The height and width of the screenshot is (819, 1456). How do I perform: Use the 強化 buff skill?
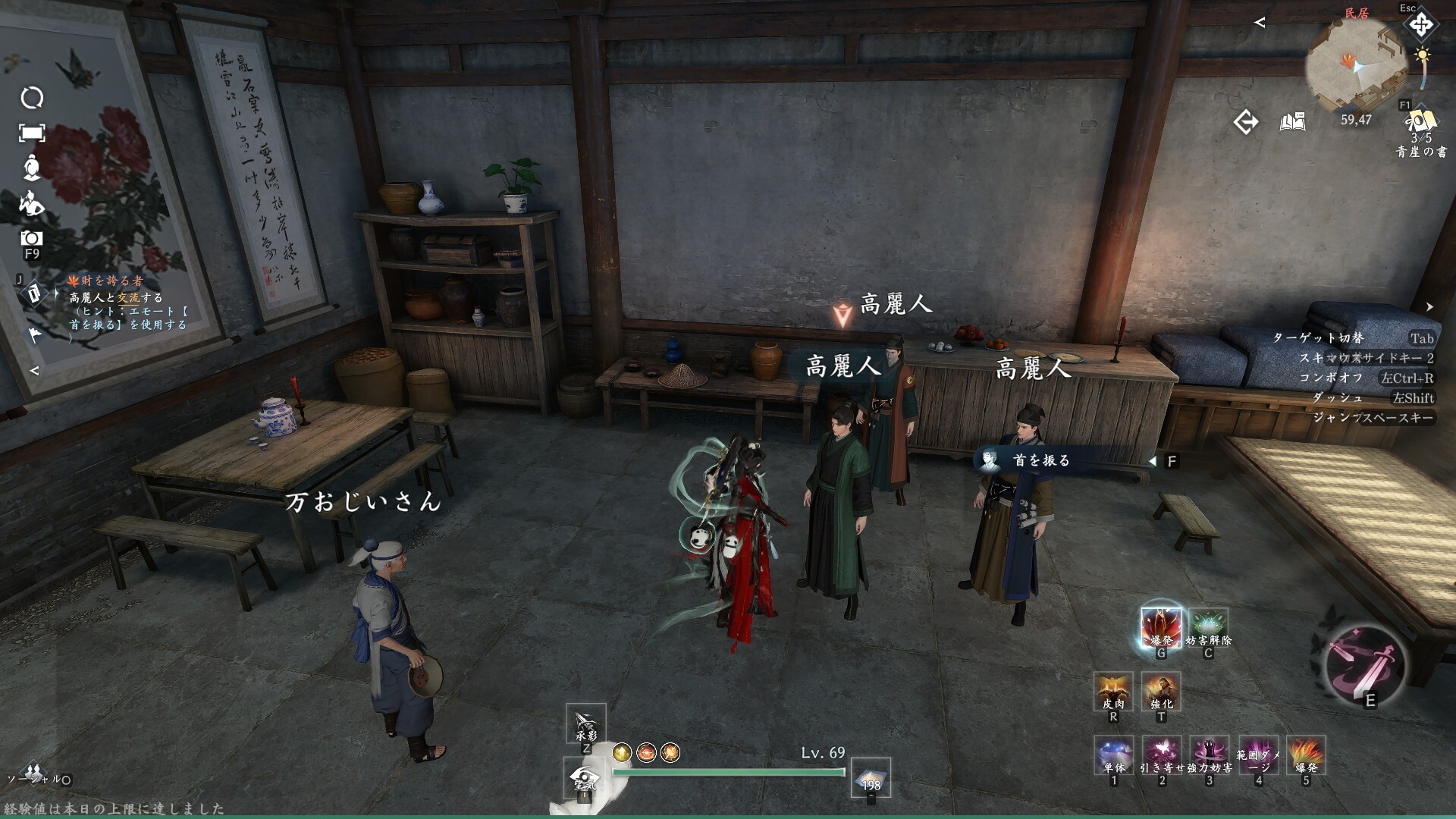(1161, 691)
